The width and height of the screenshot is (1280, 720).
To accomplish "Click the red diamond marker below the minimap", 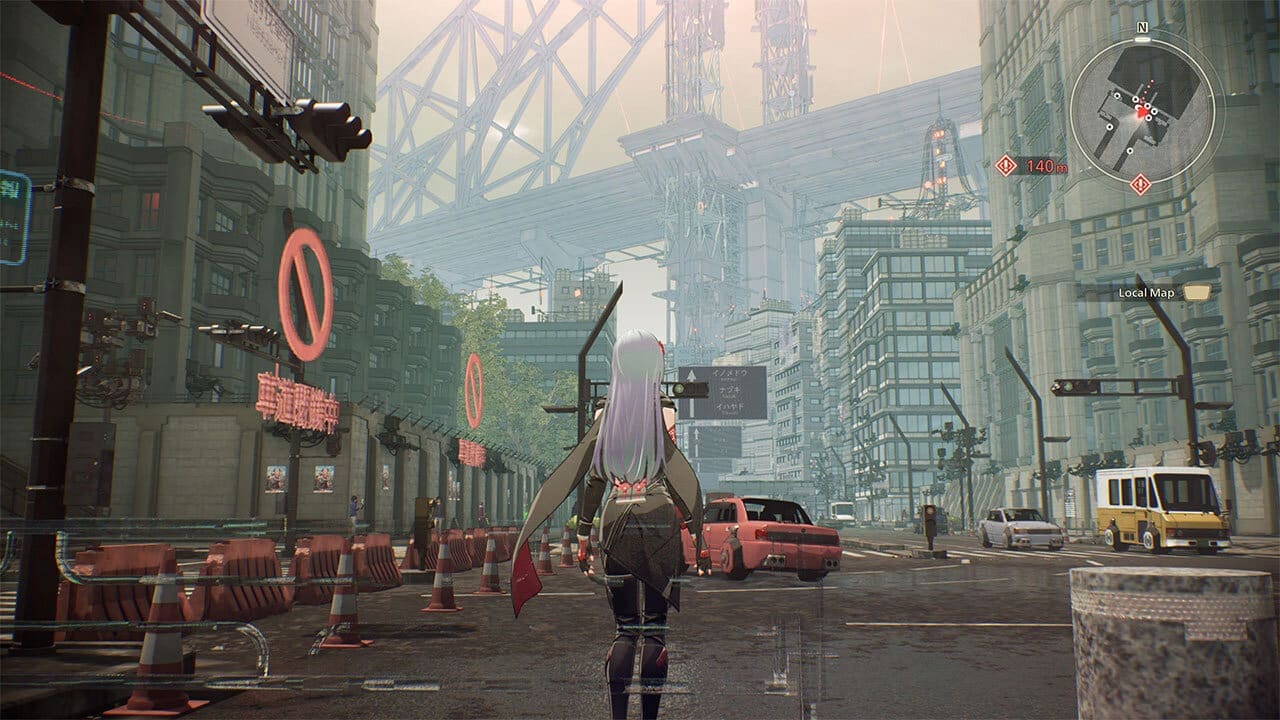I will click(1139, 181).
